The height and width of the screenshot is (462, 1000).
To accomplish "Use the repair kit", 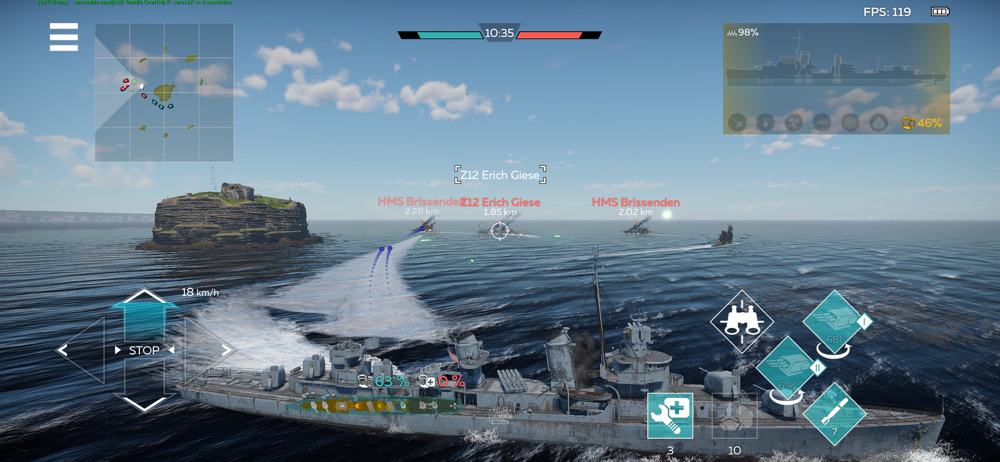I will click(669, 416).
